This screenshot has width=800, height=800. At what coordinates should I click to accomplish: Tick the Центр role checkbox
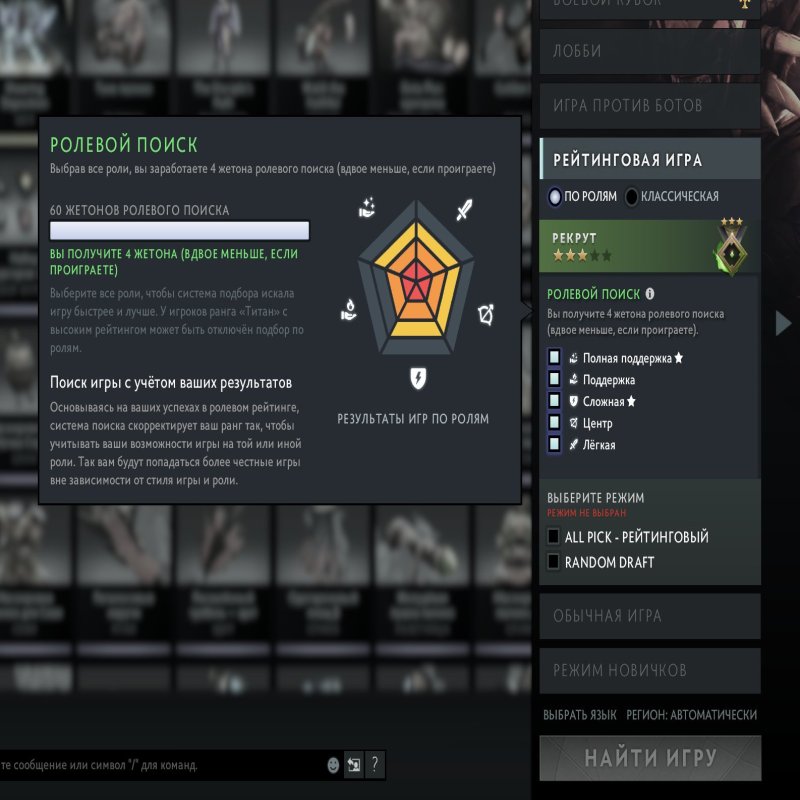click(554, 423)
